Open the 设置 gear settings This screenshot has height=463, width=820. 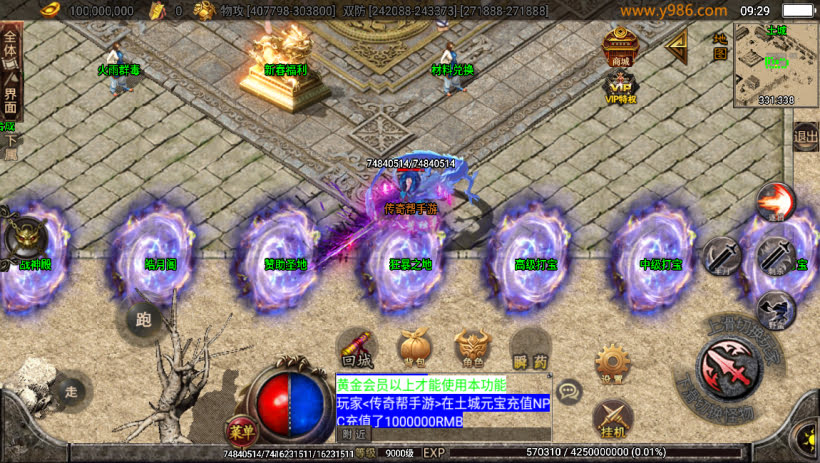click(612, 363)
